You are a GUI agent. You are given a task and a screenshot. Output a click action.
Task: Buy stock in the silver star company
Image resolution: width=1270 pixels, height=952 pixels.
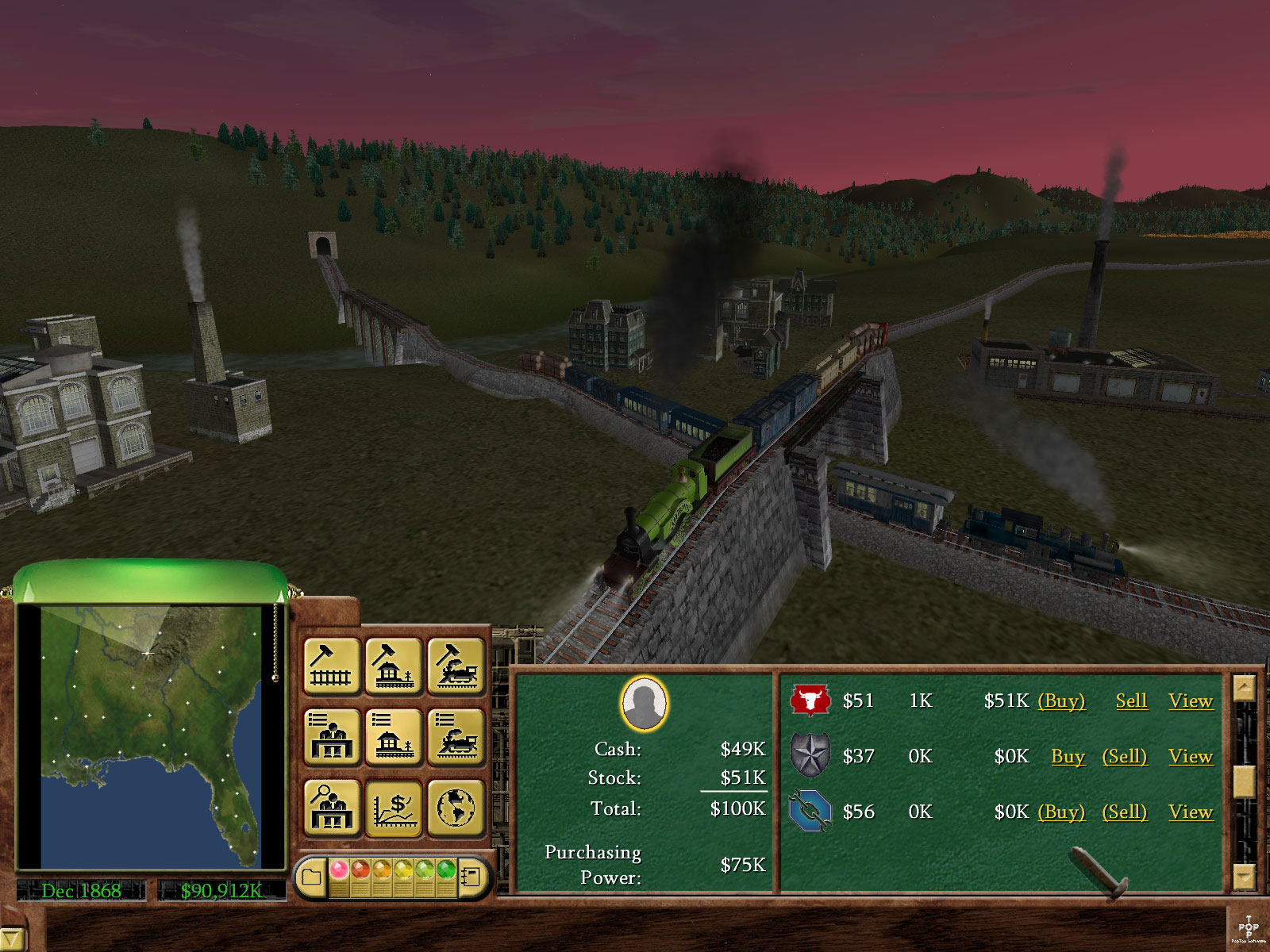(x=1068, y=757)
